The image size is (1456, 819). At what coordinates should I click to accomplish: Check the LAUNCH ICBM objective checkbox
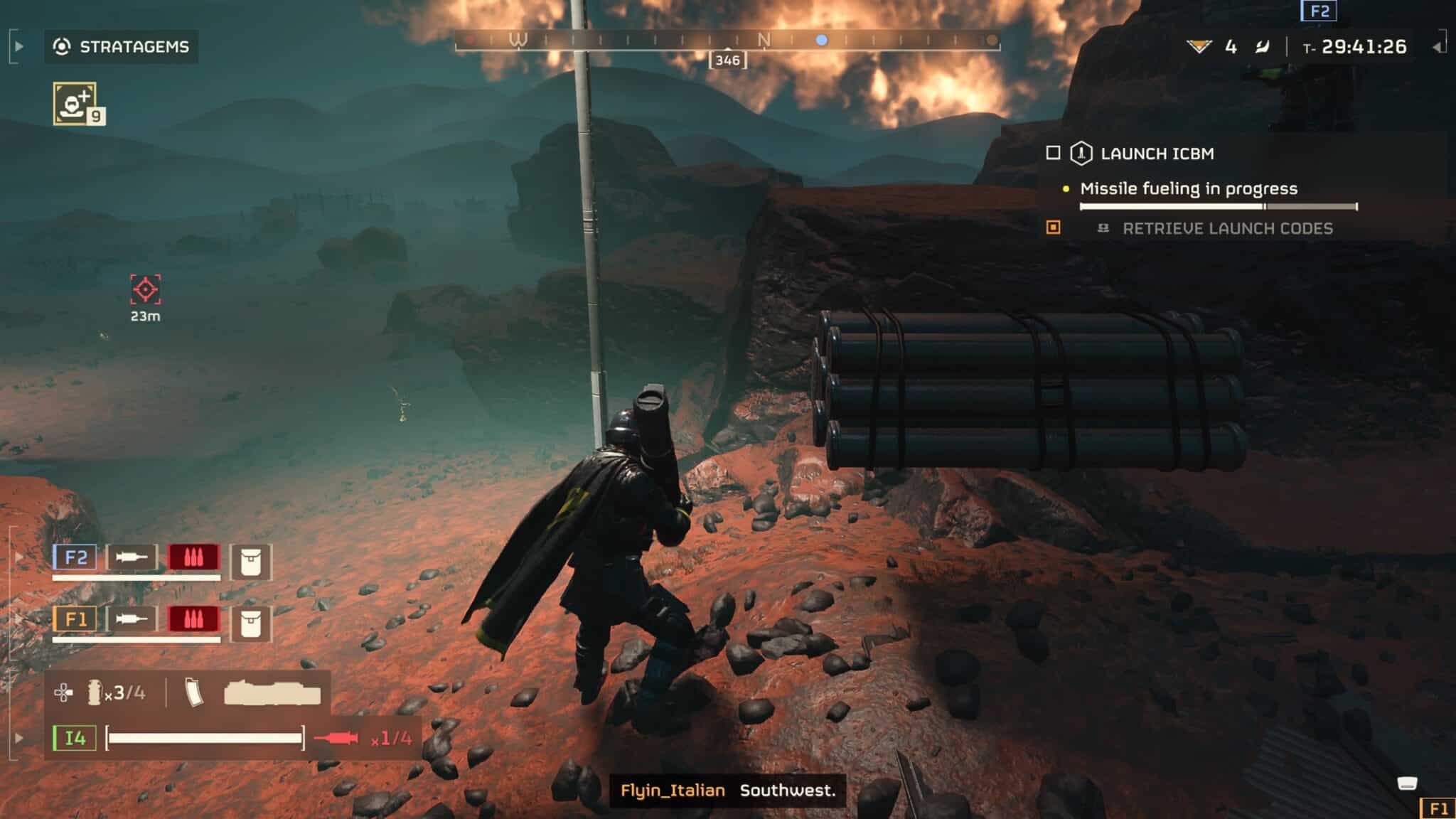click(1053, 154)
